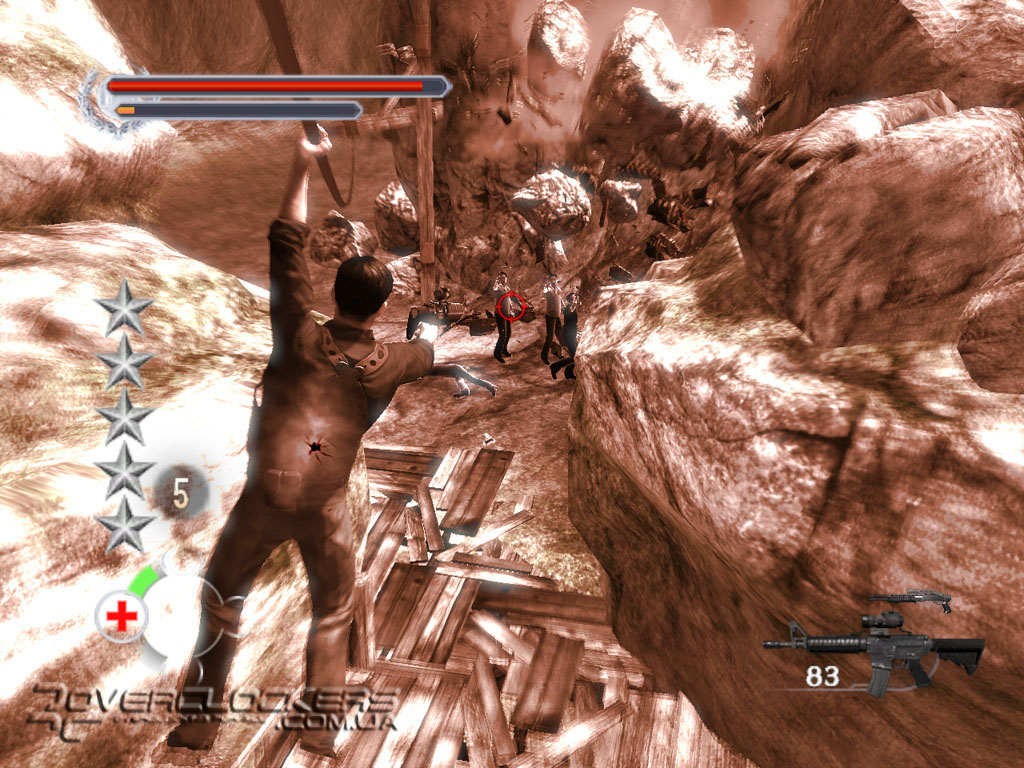Switch to the shotgun weapon icon
Screen dimensions: 1024x768
(x=909, y=601)
